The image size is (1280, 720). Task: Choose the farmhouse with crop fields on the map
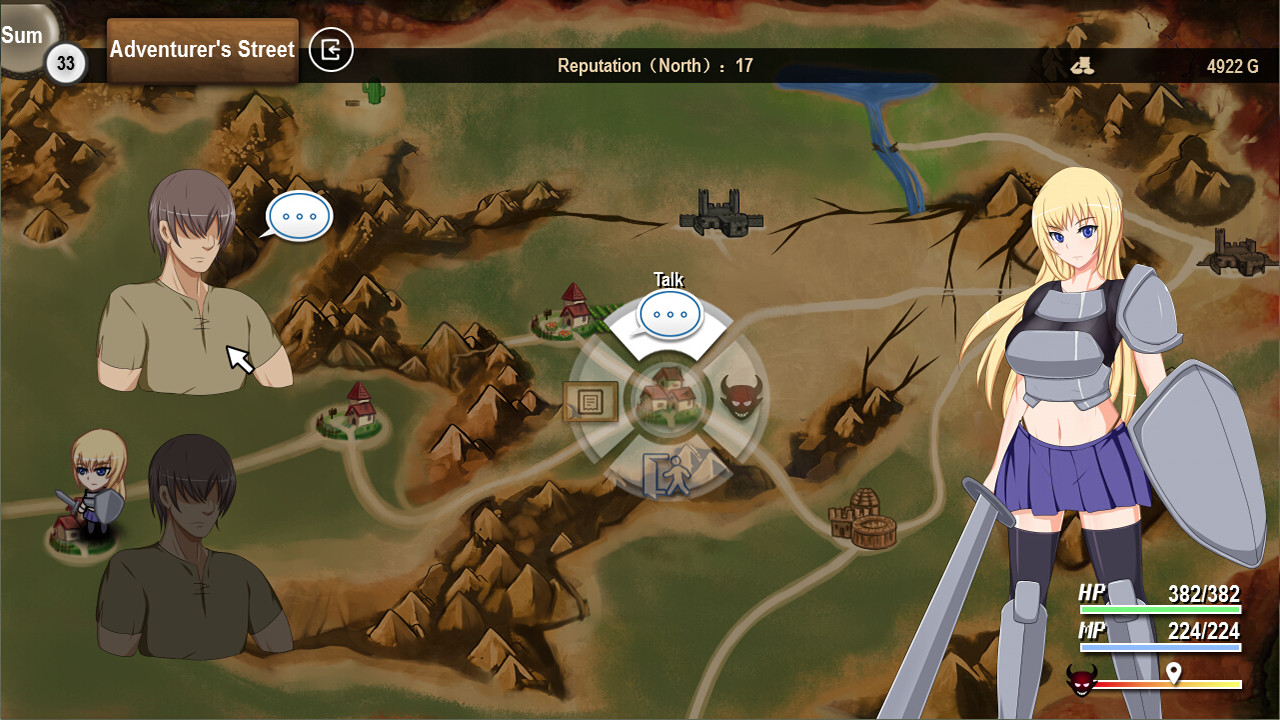tap(572, 310)
